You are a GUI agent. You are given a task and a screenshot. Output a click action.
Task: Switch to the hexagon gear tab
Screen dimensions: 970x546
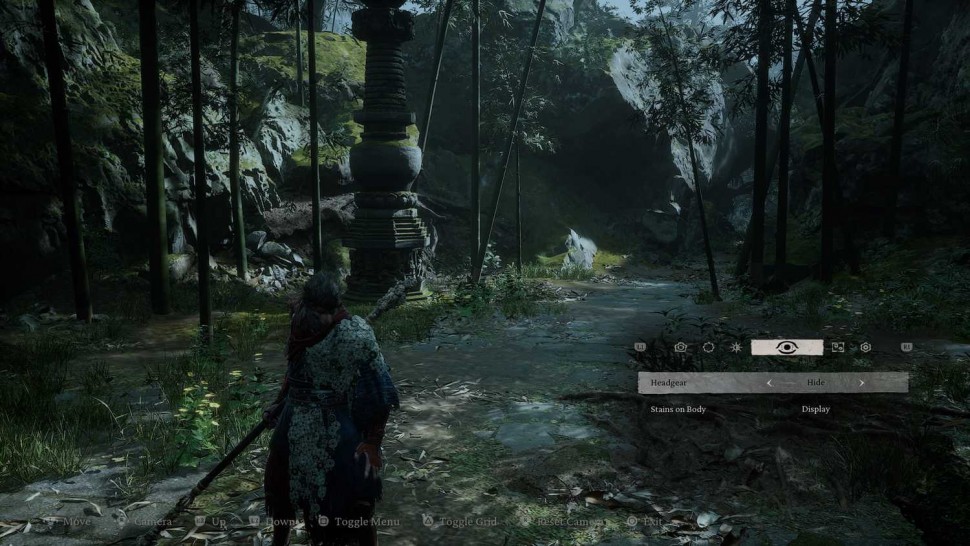coord(866,347)
